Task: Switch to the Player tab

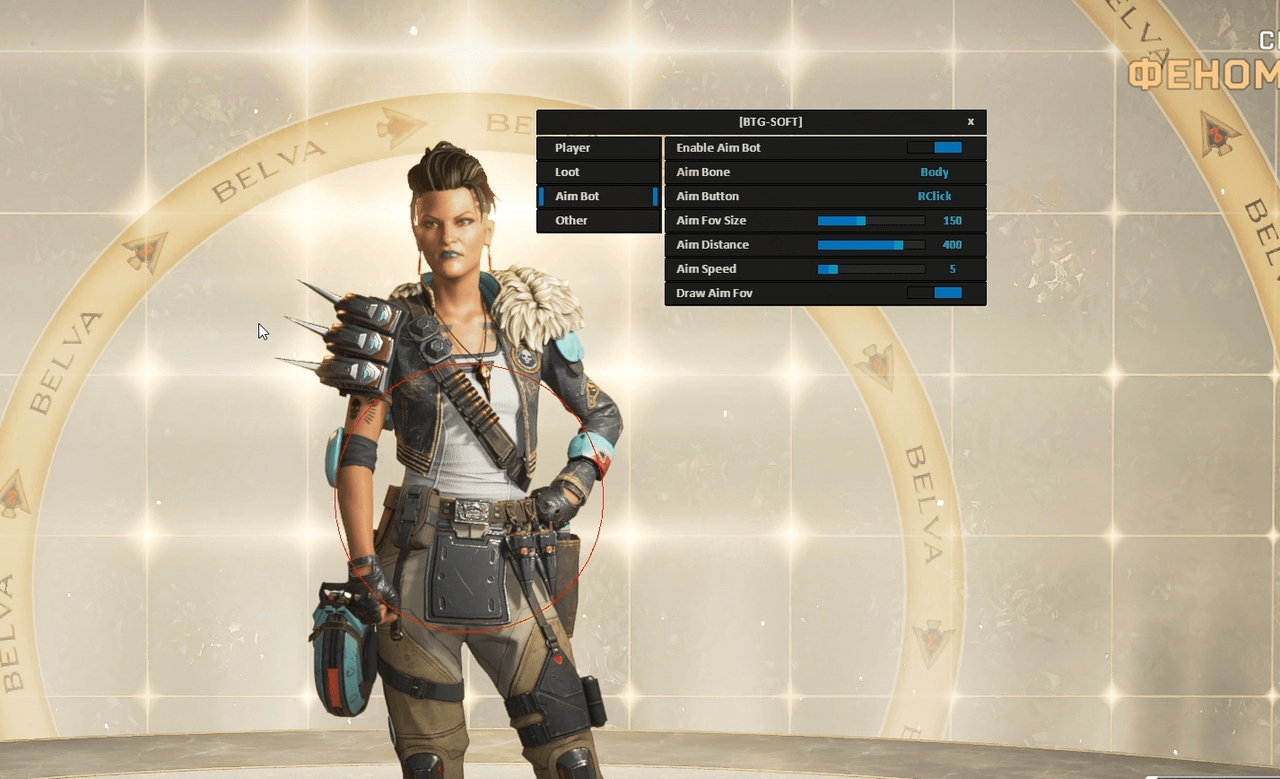Action: pyautogui.click(x=598, y=147)
